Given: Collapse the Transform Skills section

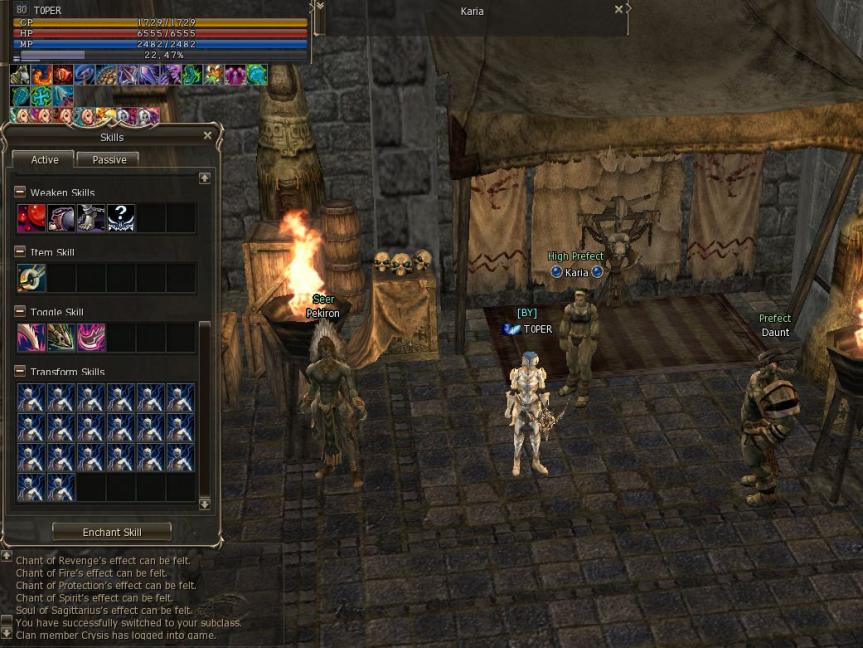Looking at the screenshot, I should [x=20, y=372].
